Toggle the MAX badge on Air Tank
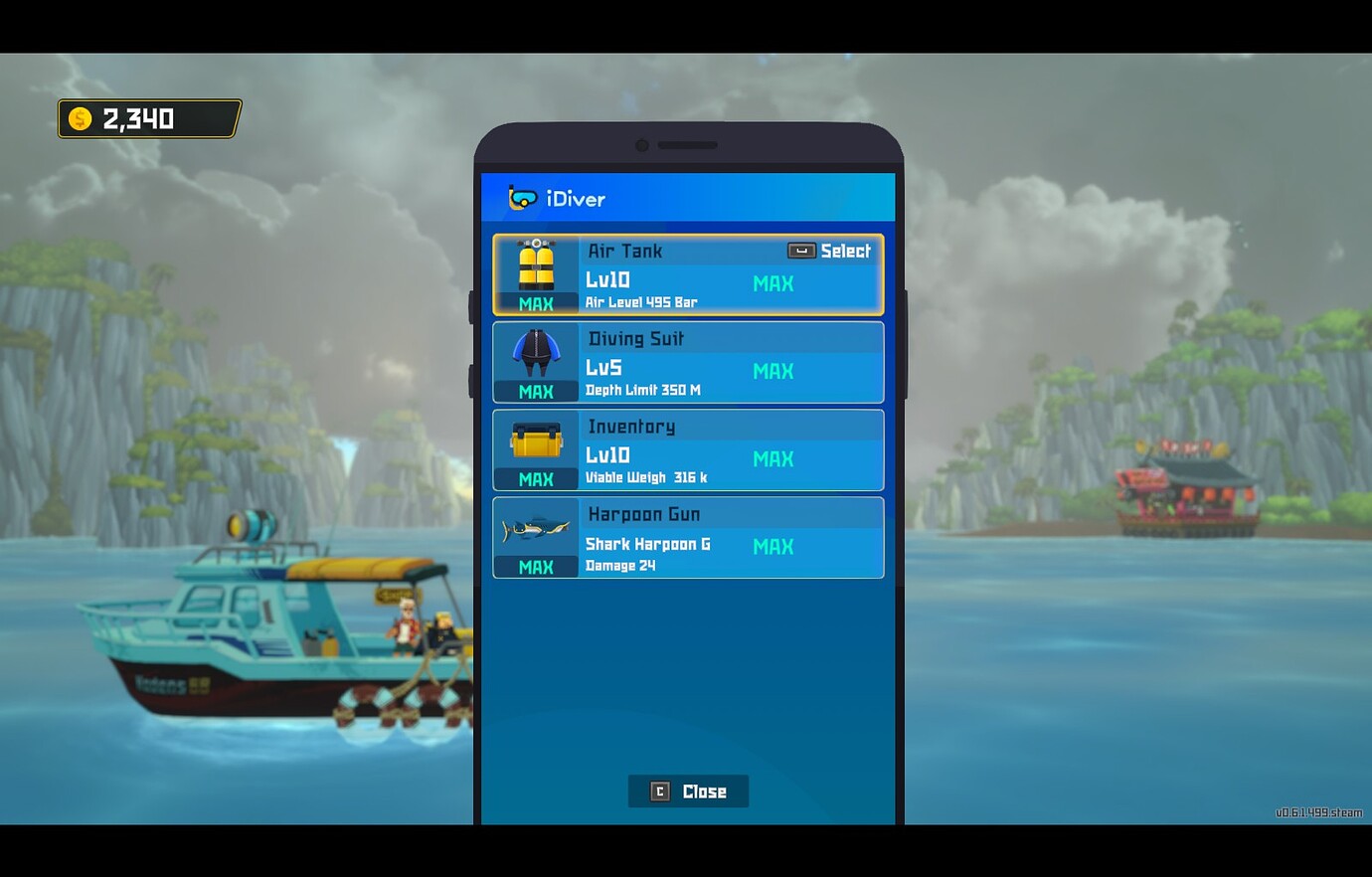The height and width of the screenshot is (877, 1372). [x=536, y=304]
